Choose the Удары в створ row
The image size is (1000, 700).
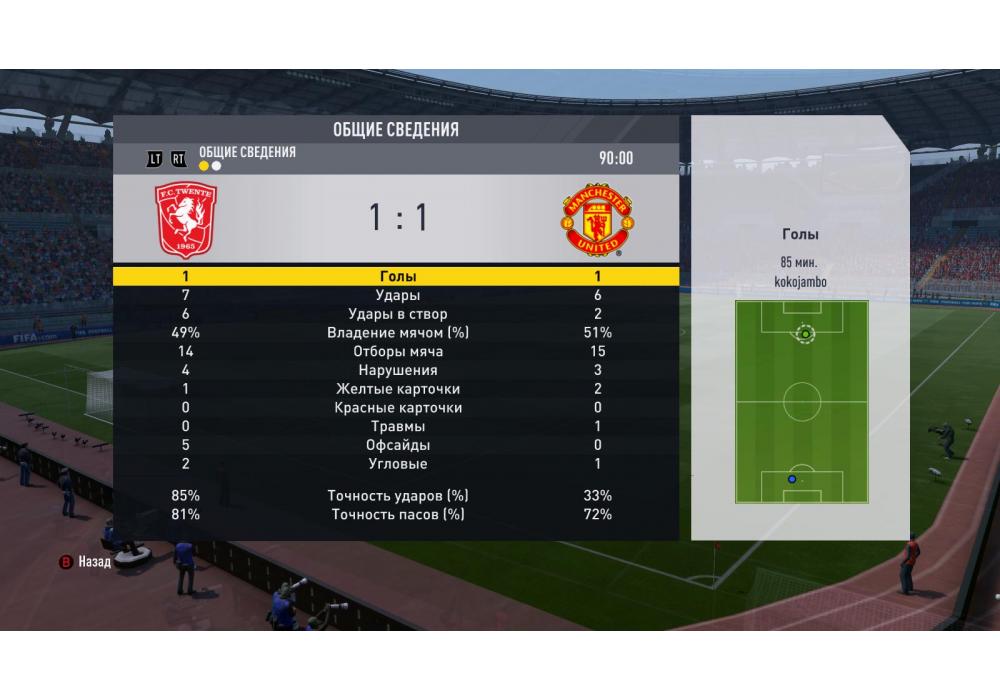coord(397,314)
